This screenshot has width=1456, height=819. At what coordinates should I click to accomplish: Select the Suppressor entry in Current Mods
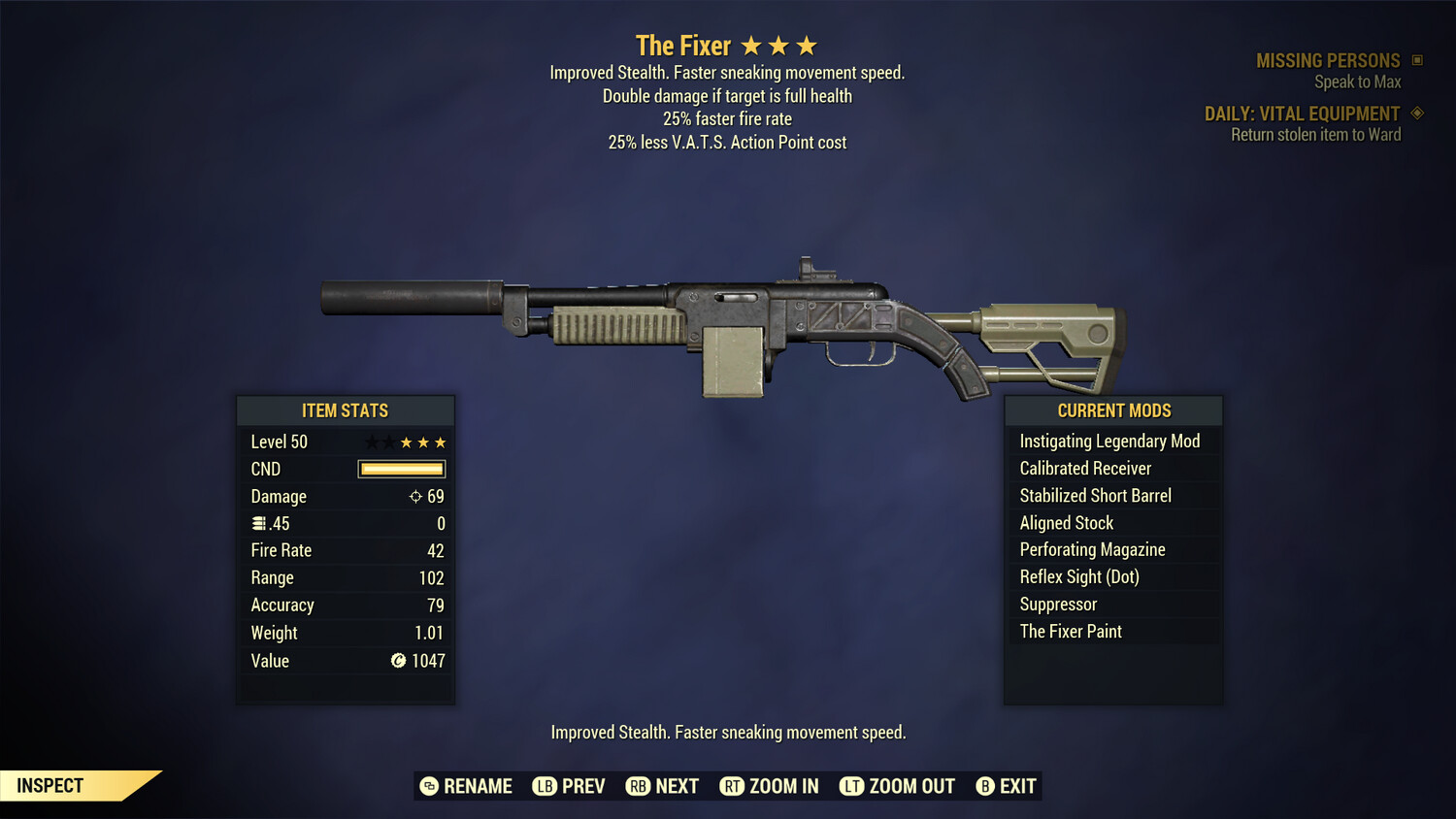1058,604
